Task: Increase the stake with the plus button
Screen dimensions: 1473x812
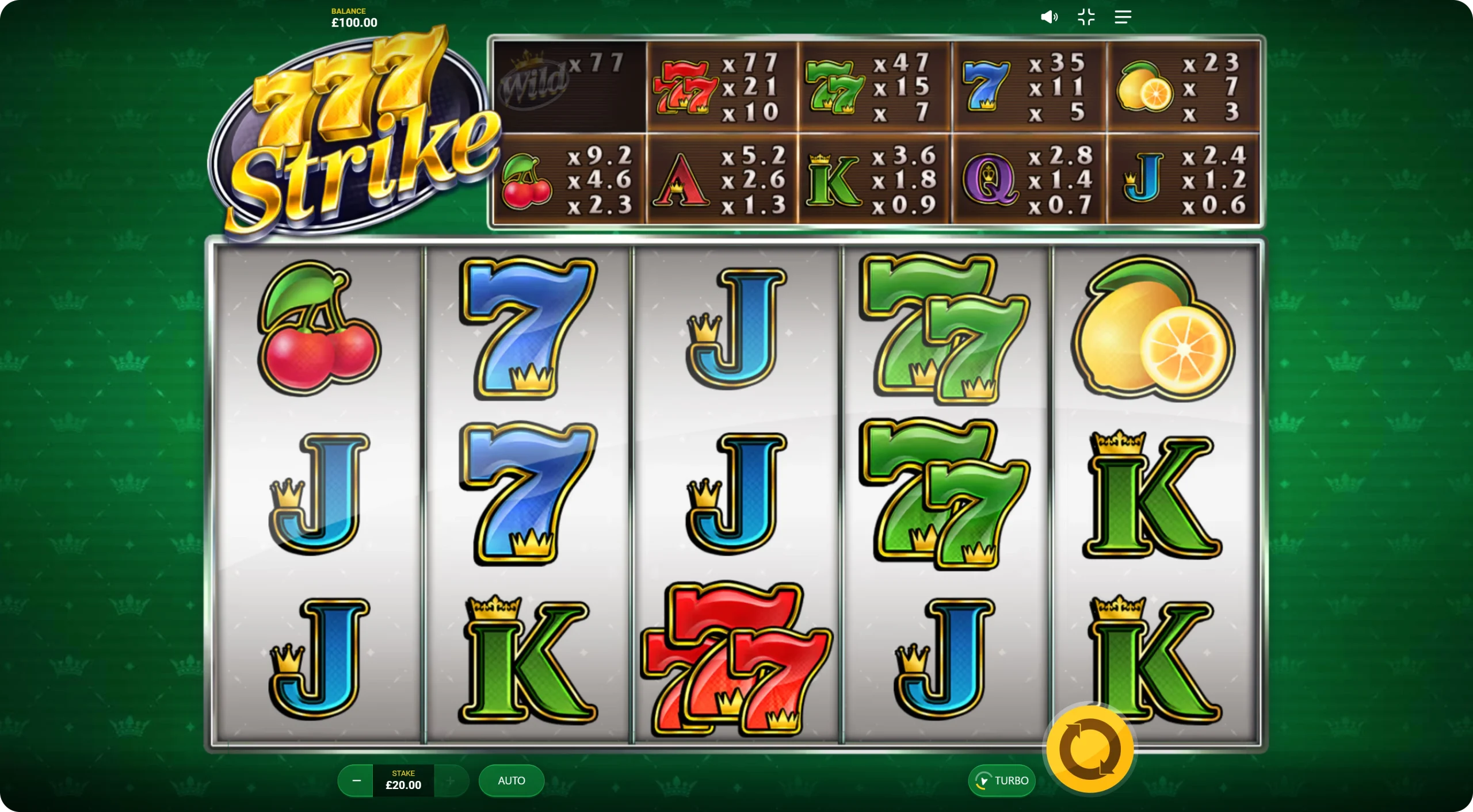Action: tap(451, 780)
